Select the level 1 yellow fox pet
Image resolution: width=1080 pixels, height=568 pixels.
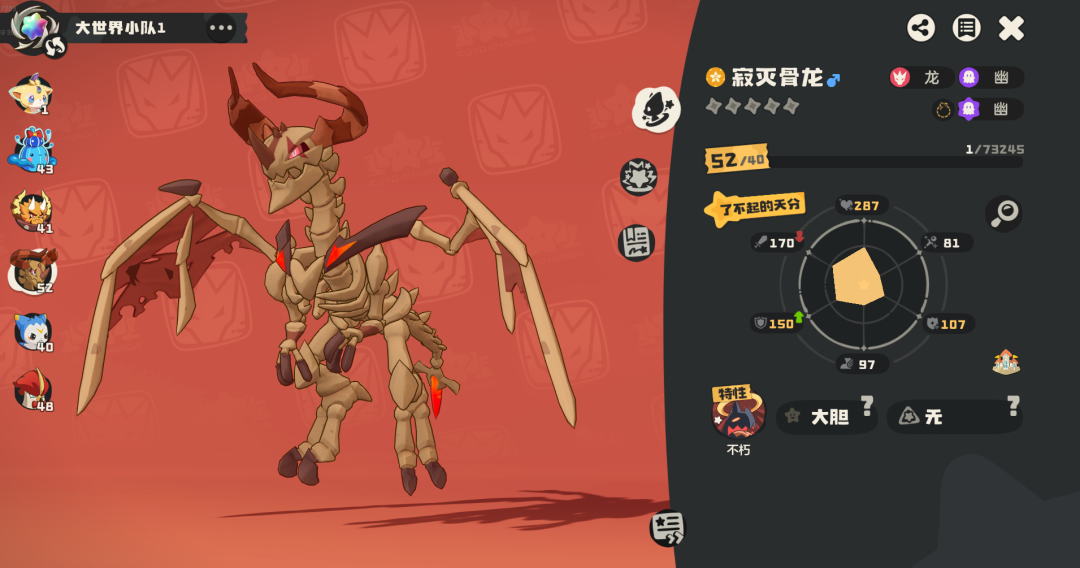point(31,95)
